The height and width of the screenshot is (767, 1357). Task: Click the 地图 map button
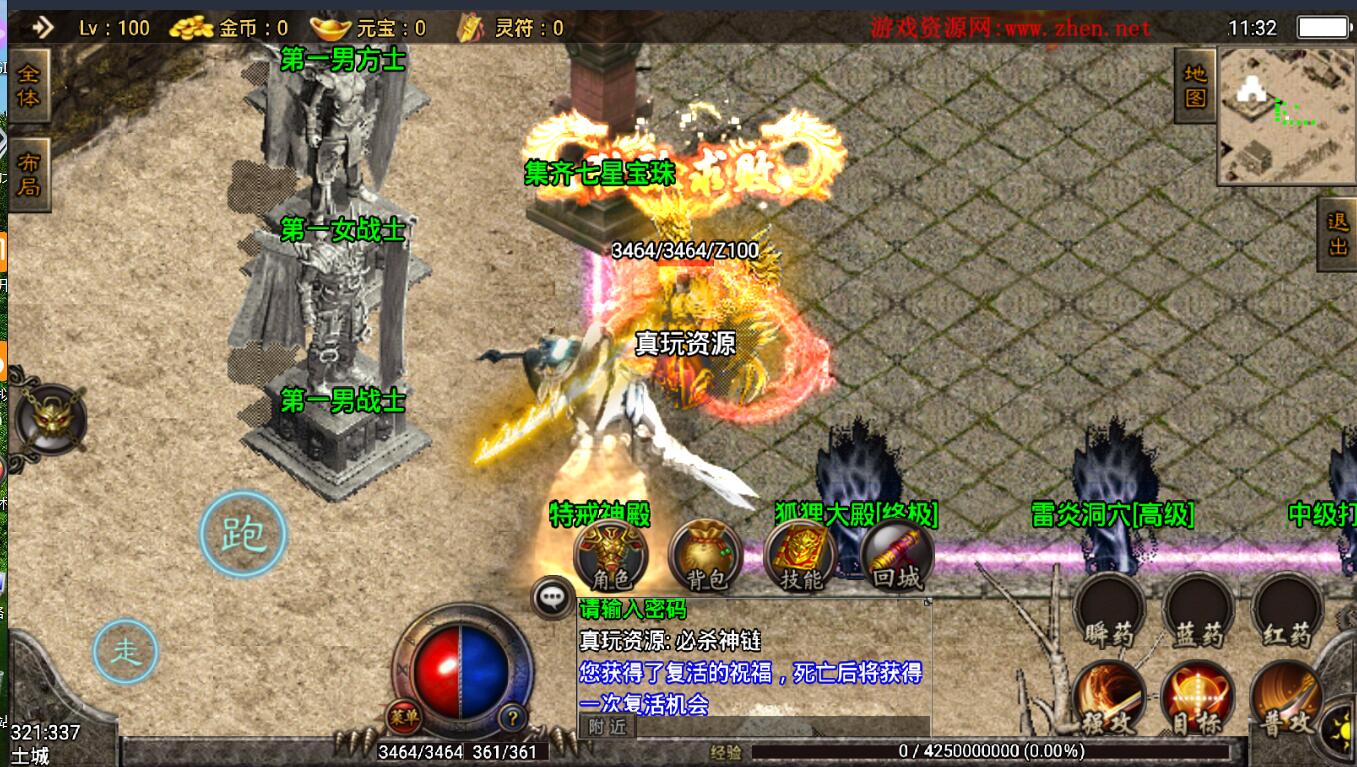click(1194, 86)
